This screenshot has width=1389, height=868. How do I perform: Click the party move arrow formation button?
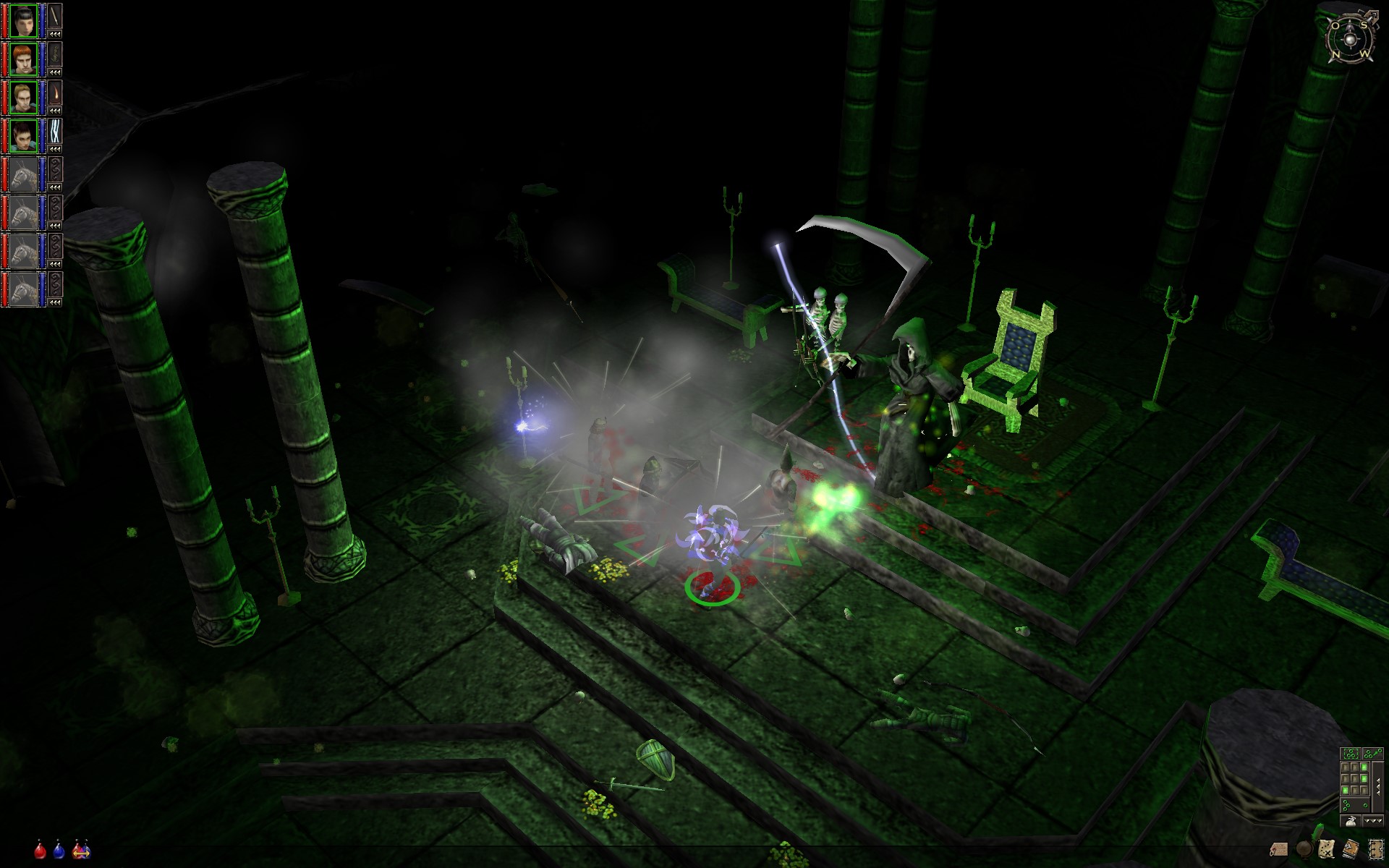1372,754
